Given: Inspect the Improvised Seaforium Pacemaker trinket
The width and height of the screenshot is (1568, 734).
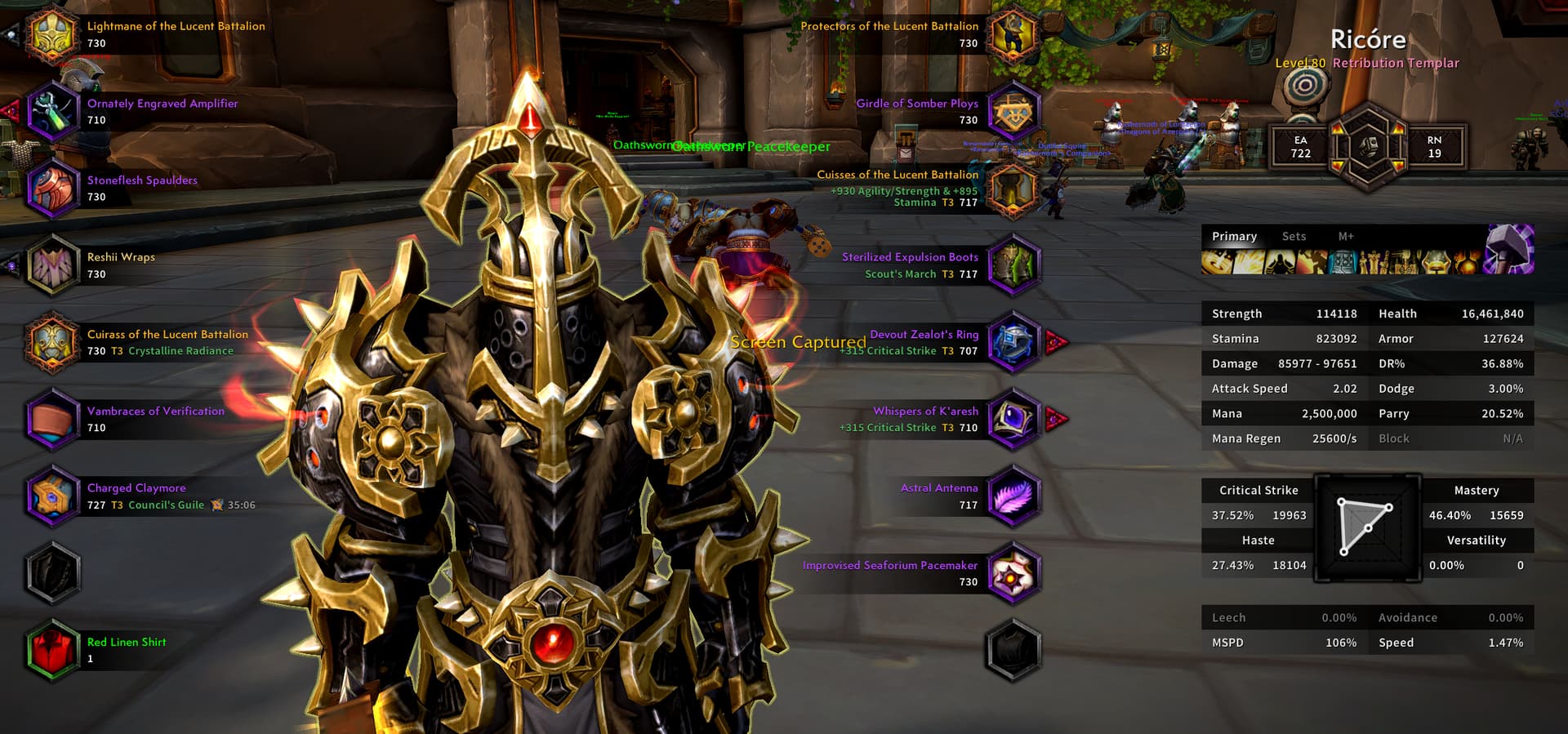Looking at the screenshot, I should tap(1013, 573).
